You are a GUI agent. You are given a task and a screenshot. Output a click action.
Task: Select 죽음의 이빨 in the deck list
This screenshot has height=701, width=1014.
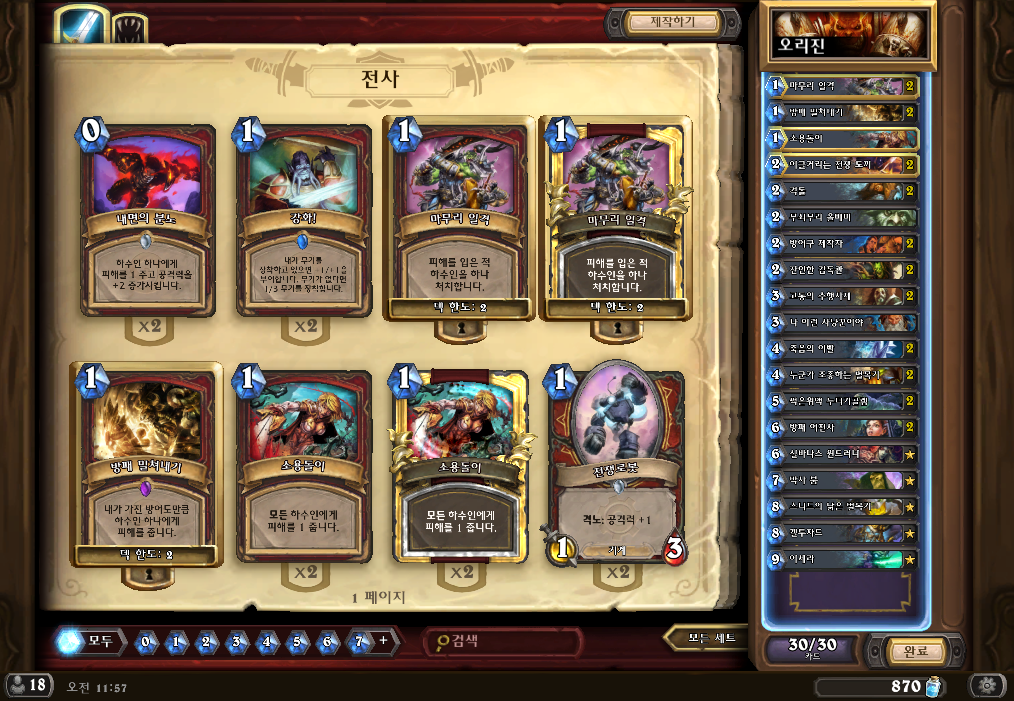tap(842, 349)
